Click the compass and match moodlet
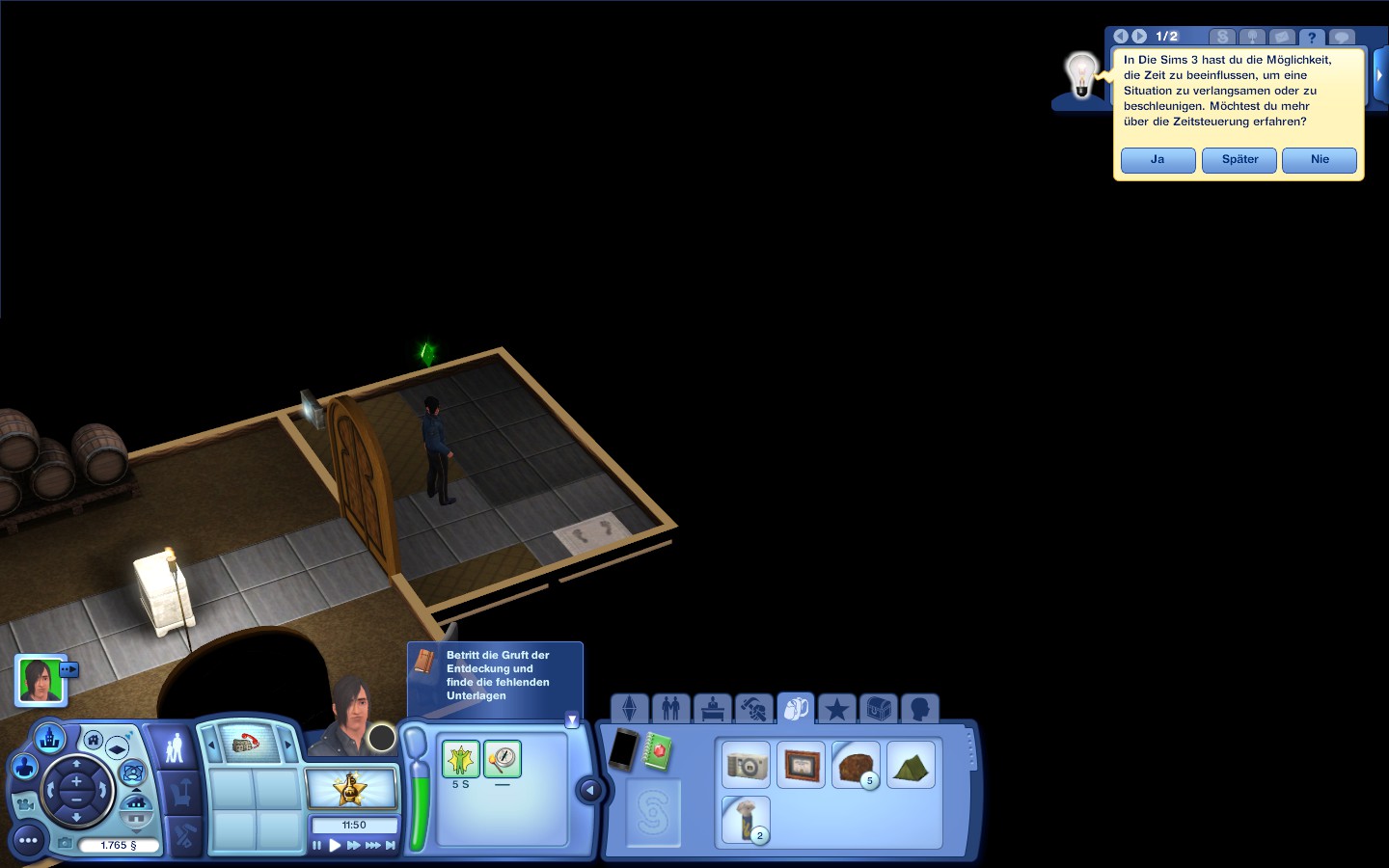This screenshot has width=1389, height=868. point(502,759)
